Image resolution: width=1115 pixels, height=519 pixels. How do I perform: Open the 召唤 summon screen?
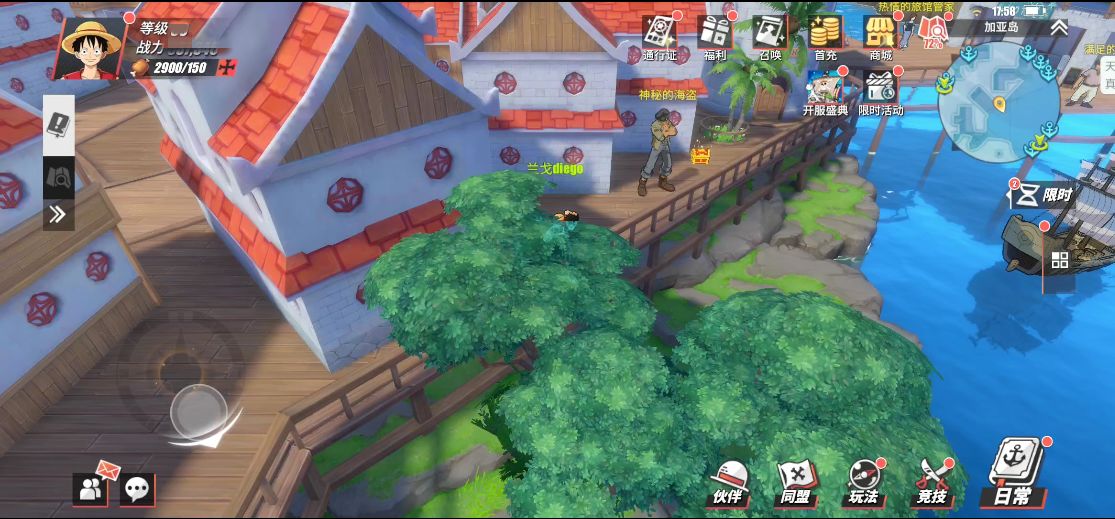click(770, 34)
